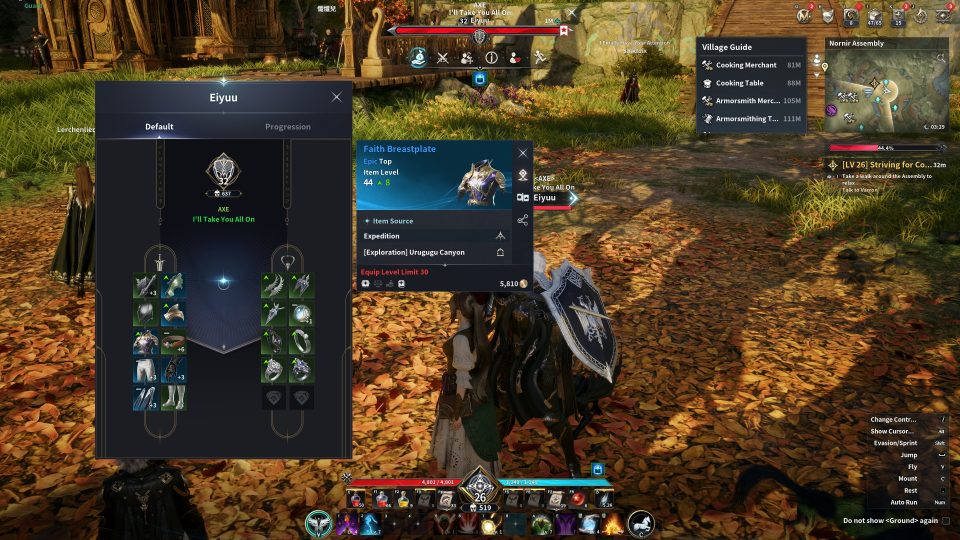
Task: Switch to the Progression tab
Action: tap(287, 127)
